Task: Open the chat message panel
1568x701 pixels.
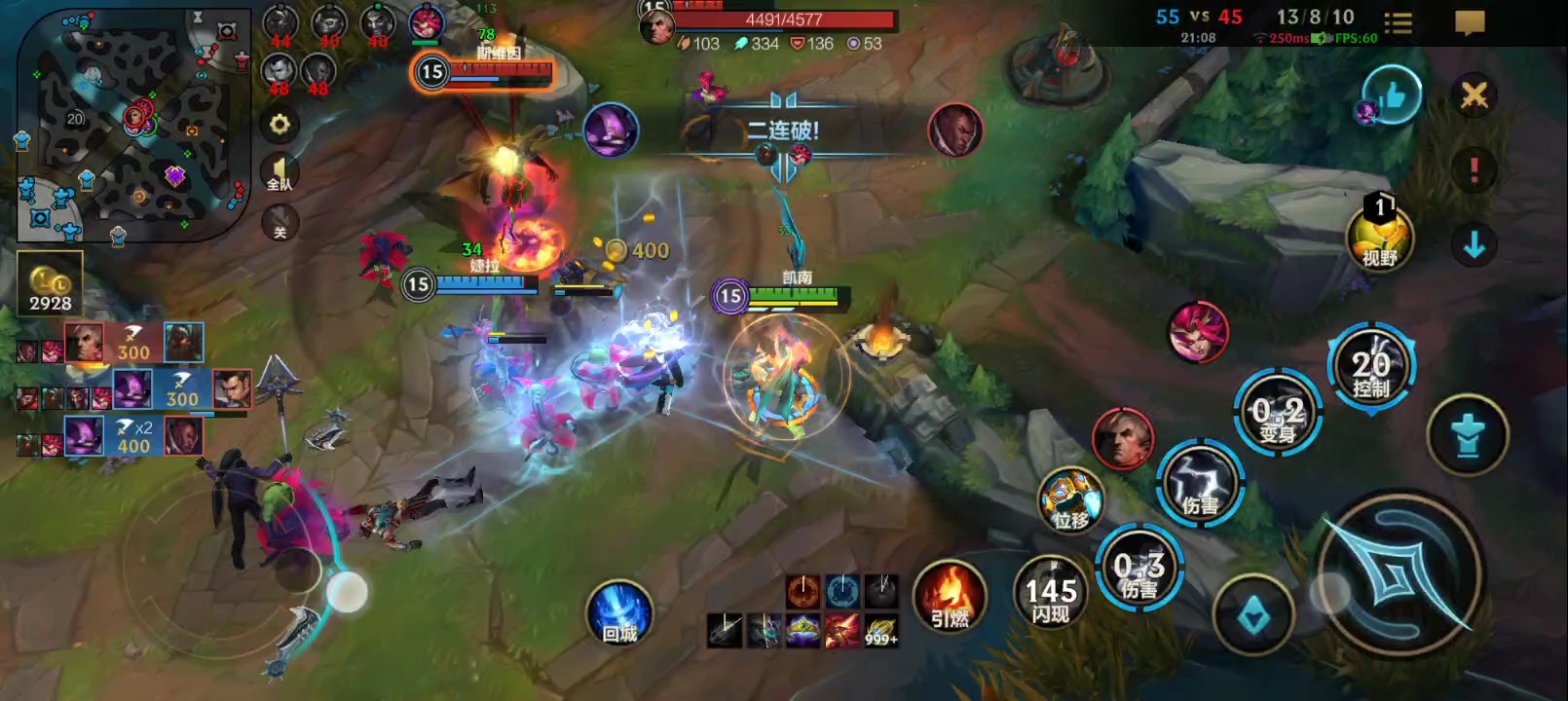Action: click(1469, 23)
